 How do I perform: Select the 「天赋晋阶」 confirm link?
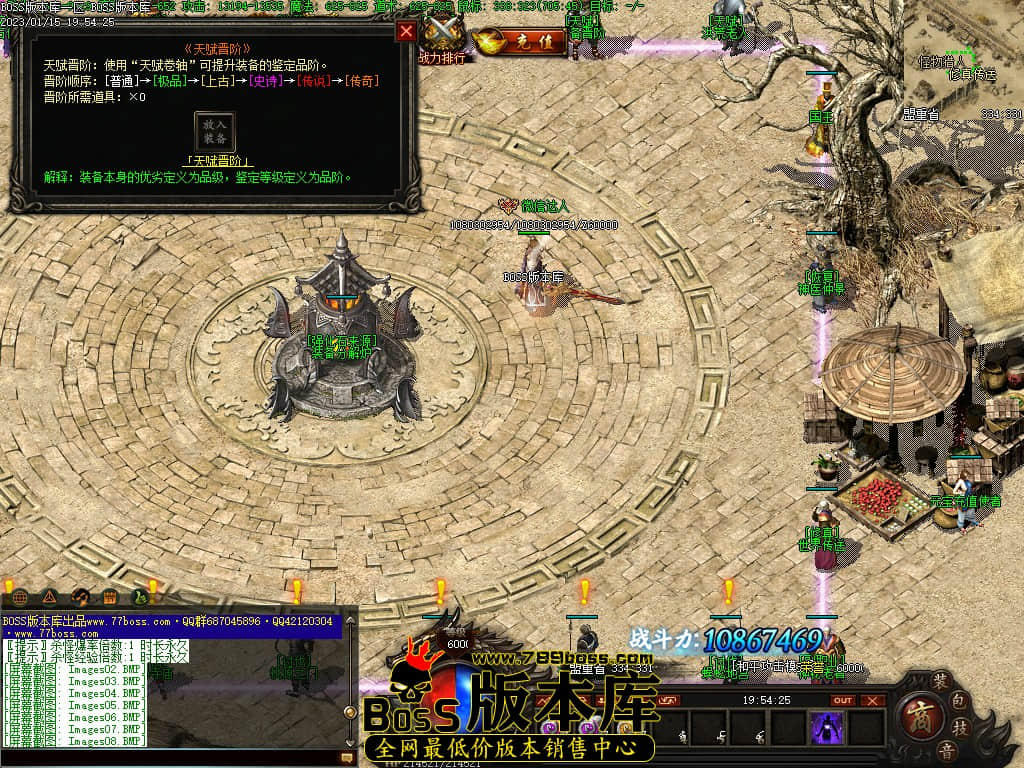click(218, 161)
